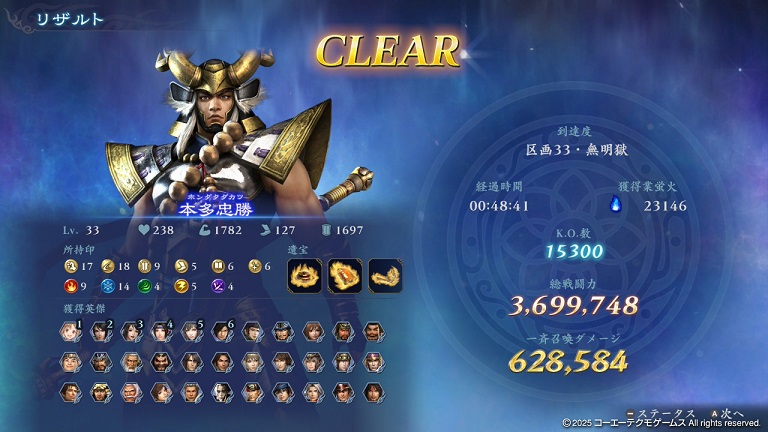
Task: Select the purple slash emblem icon
Action: (219, 286)
